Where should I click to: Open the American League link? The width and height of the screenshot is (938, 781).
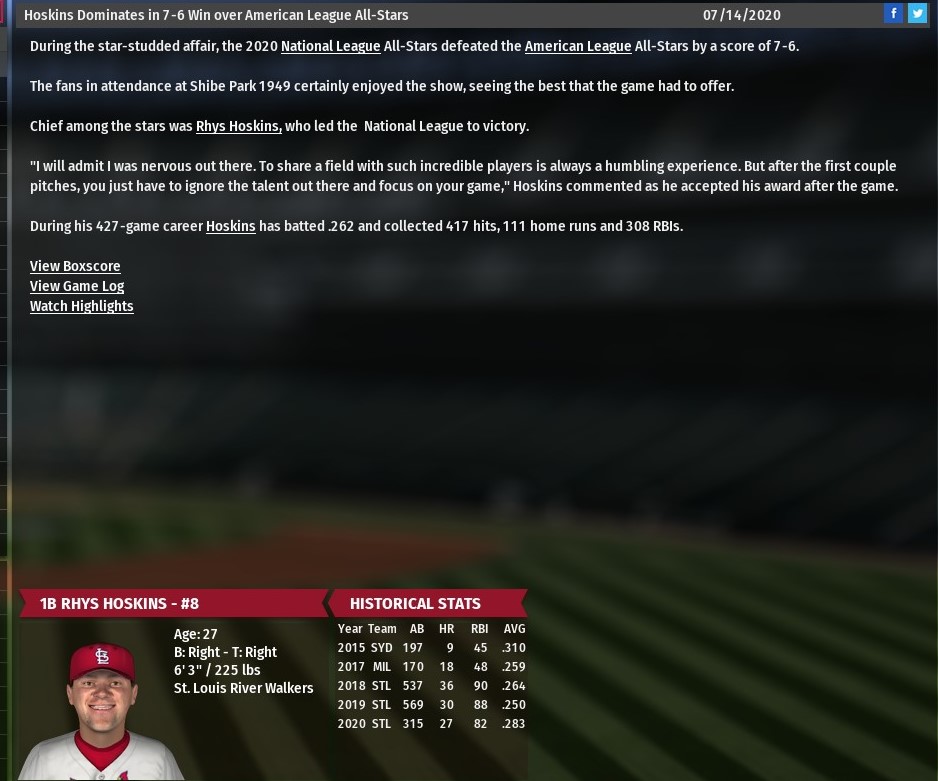(x=577, y=46)
